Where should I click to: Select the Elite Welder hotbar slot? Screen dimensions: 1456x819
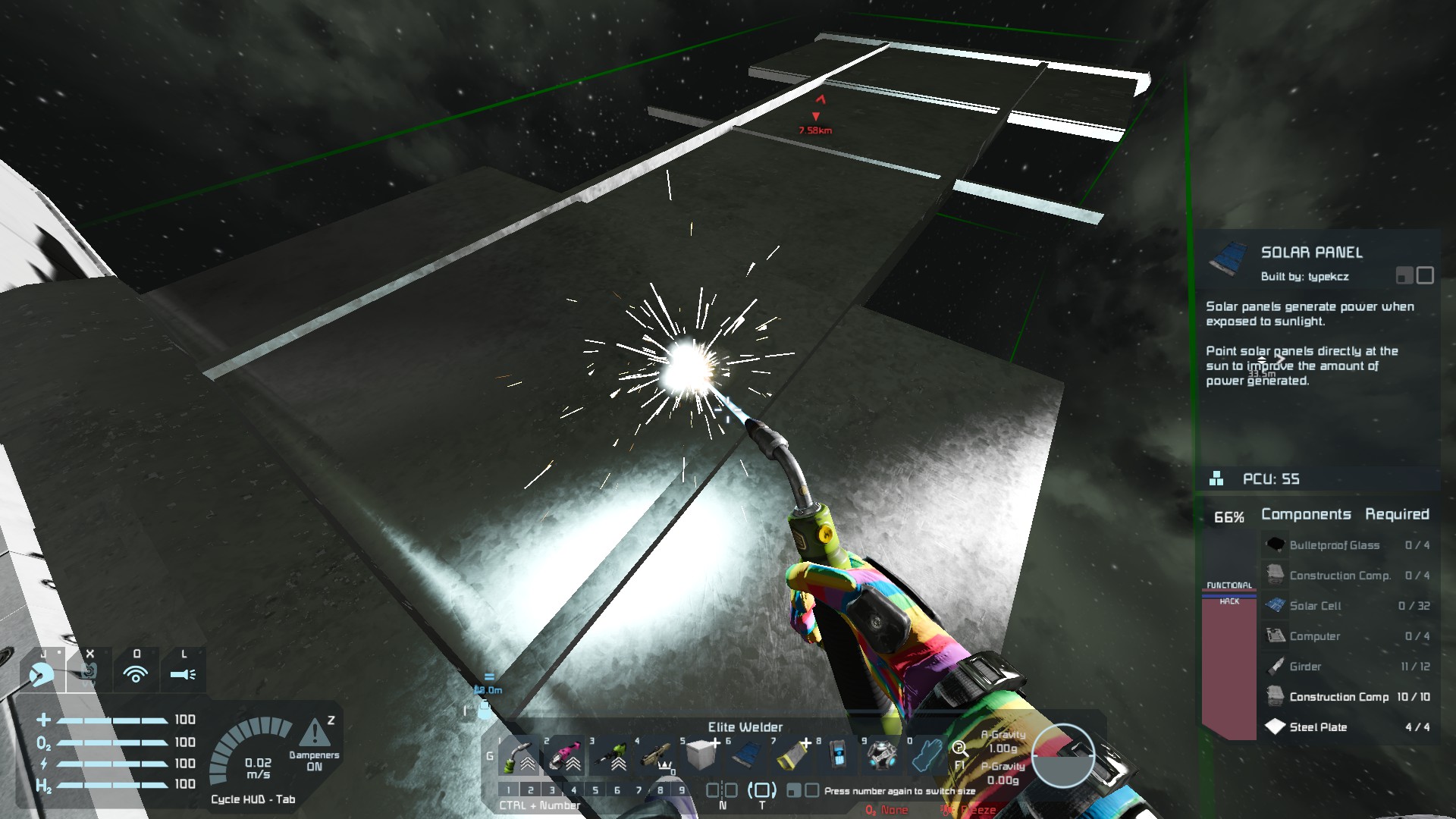click(520, 754)
